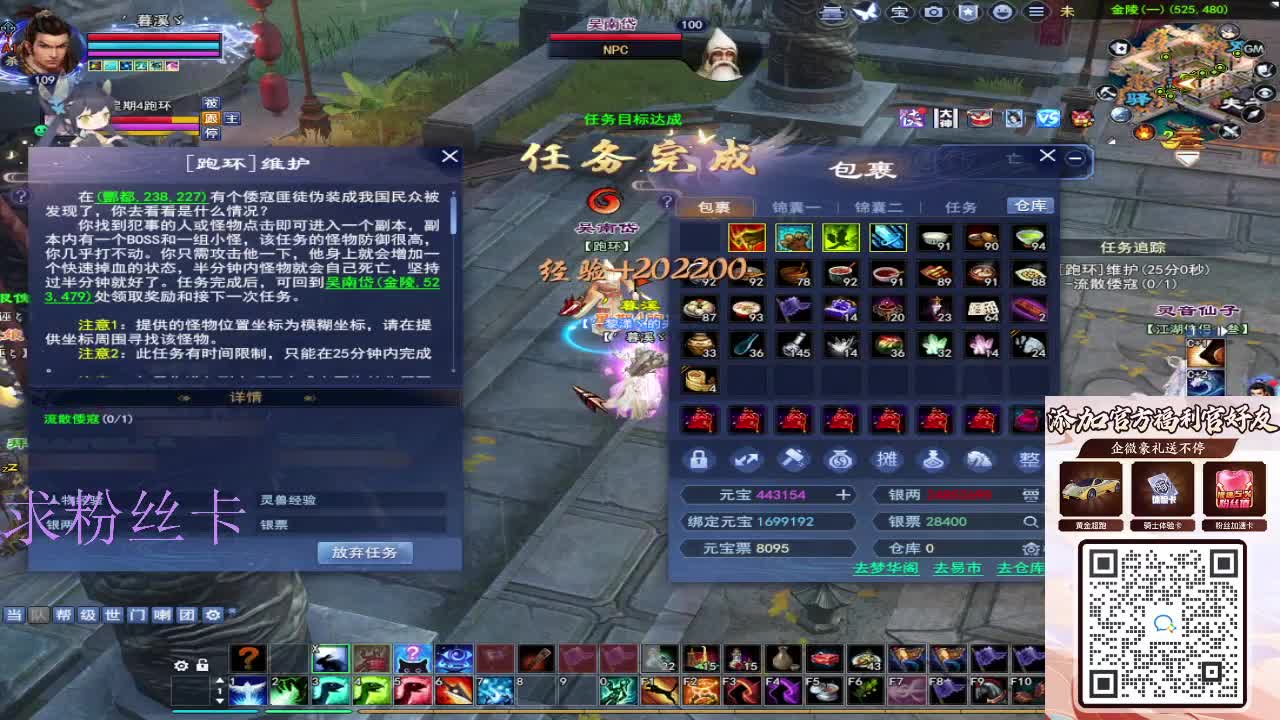Screen dimensions: 1280x720
Task: Switch to the 锦囊一 tab
Action: point(796,206)
